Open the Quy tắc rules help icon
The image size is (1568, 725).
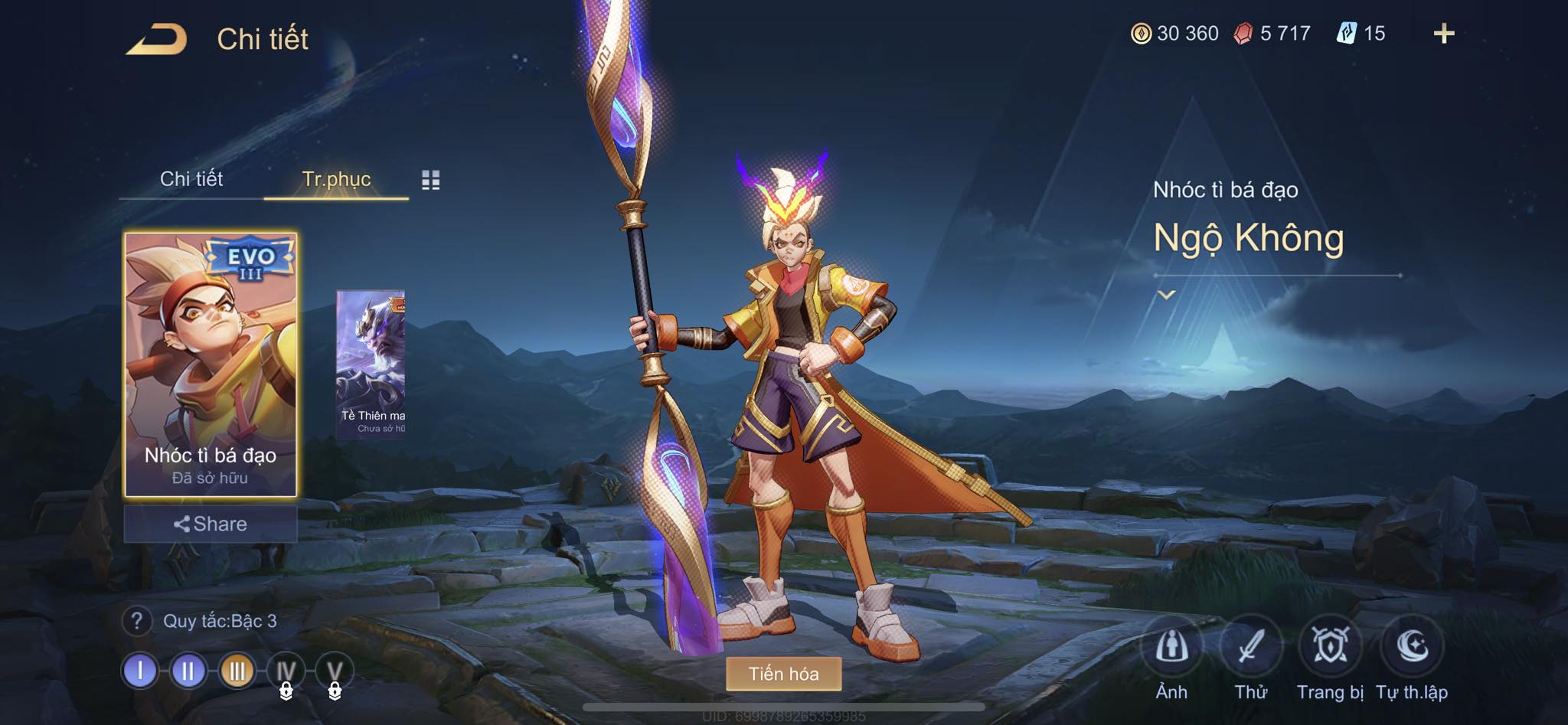(137, 621)
